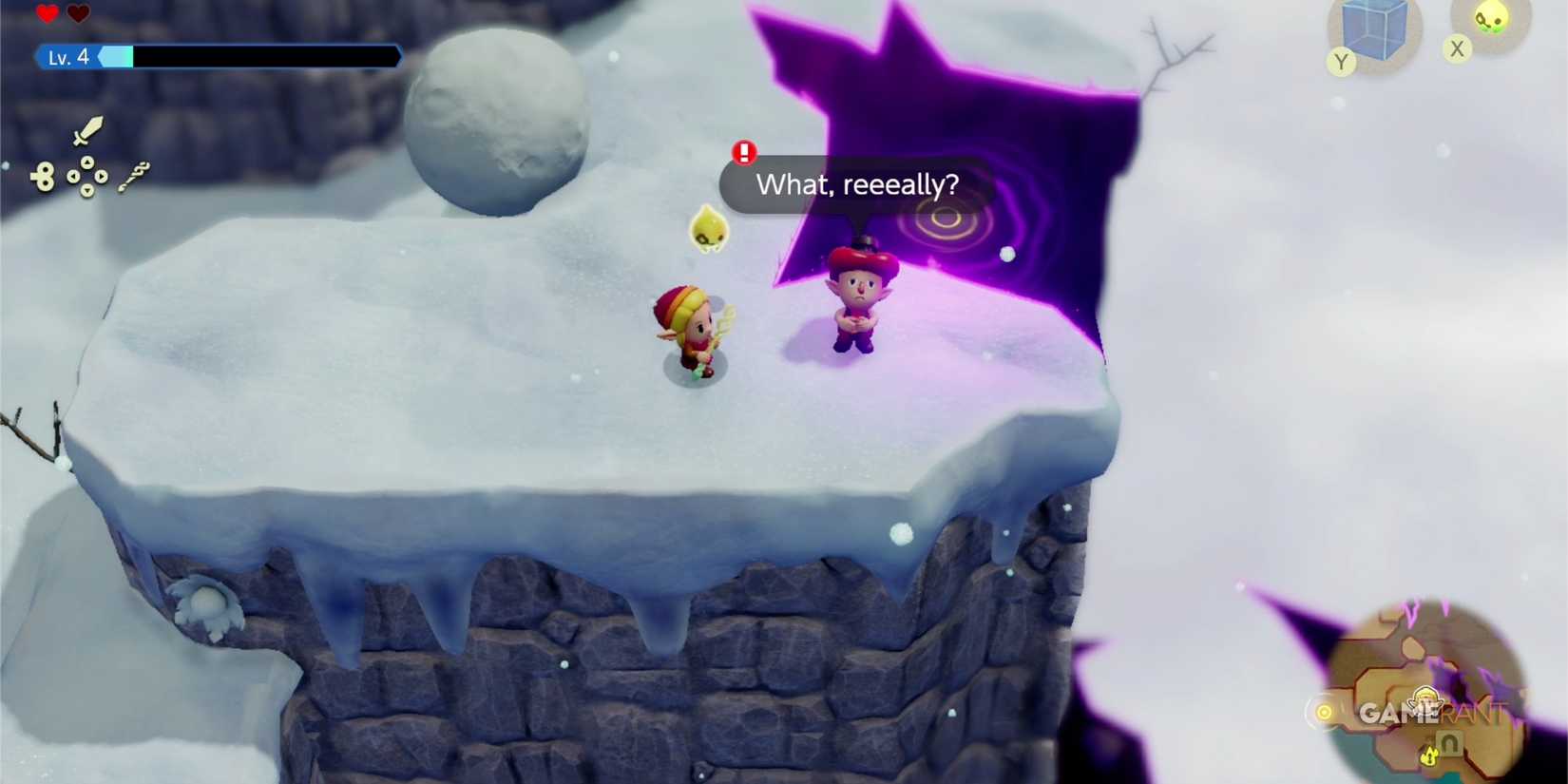Click the glowing ring icon on the minimap's left edge

tap(1325, 711)
